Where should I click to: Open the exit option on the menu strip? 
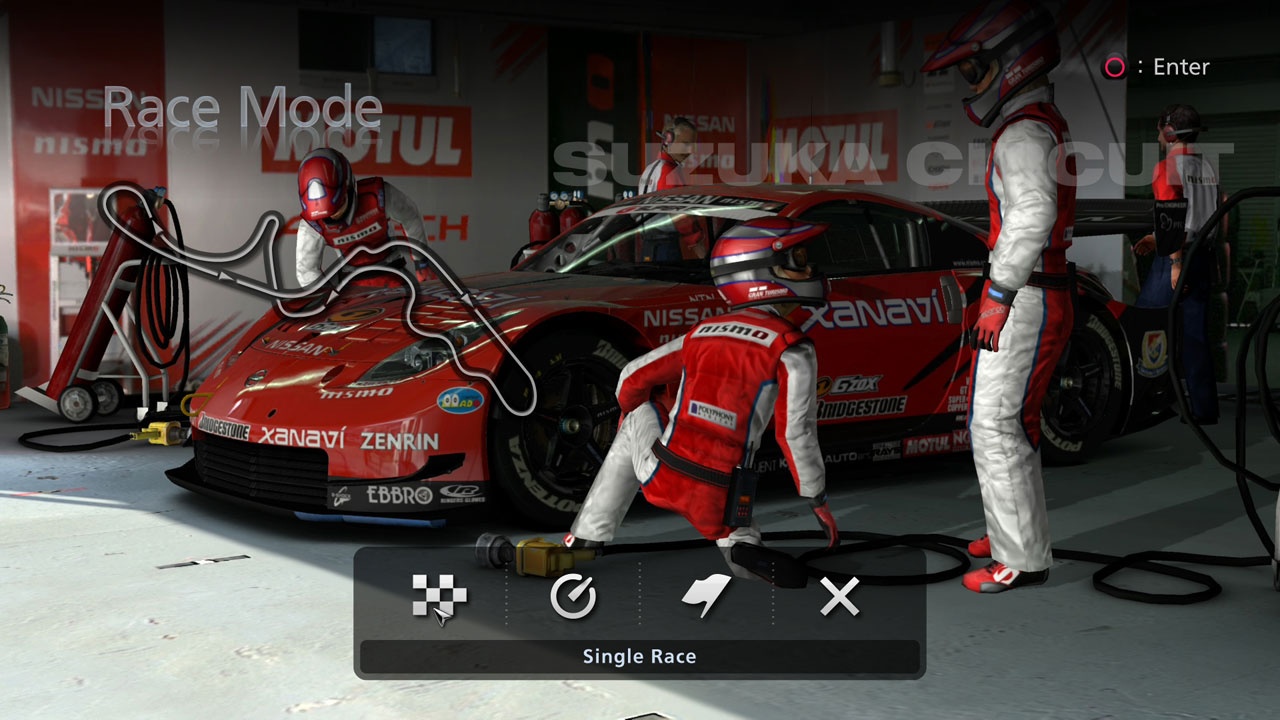point(838,597)
